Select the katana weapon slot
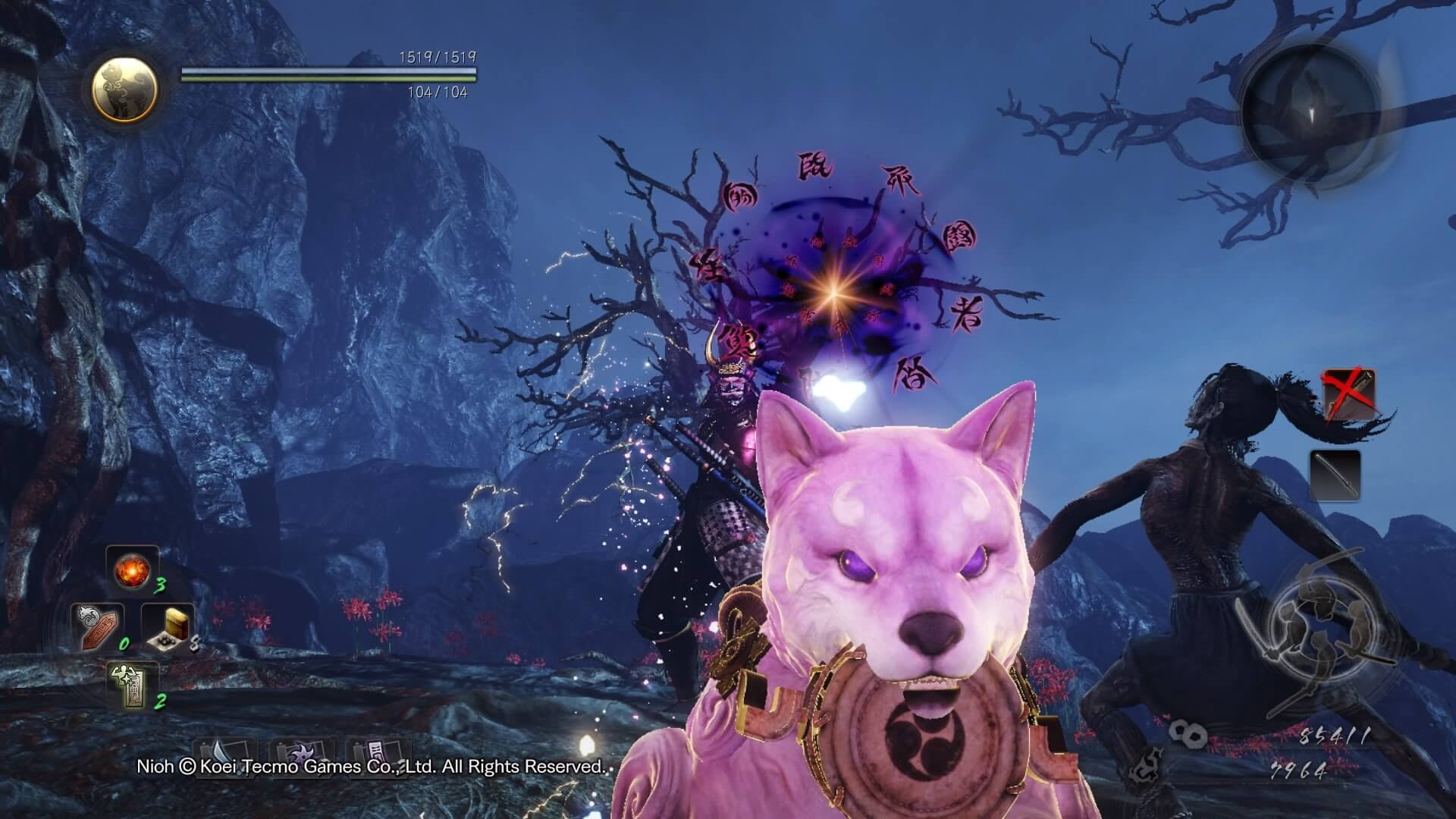Viewport: 1456px width, 819px height. coord(1335,475)
